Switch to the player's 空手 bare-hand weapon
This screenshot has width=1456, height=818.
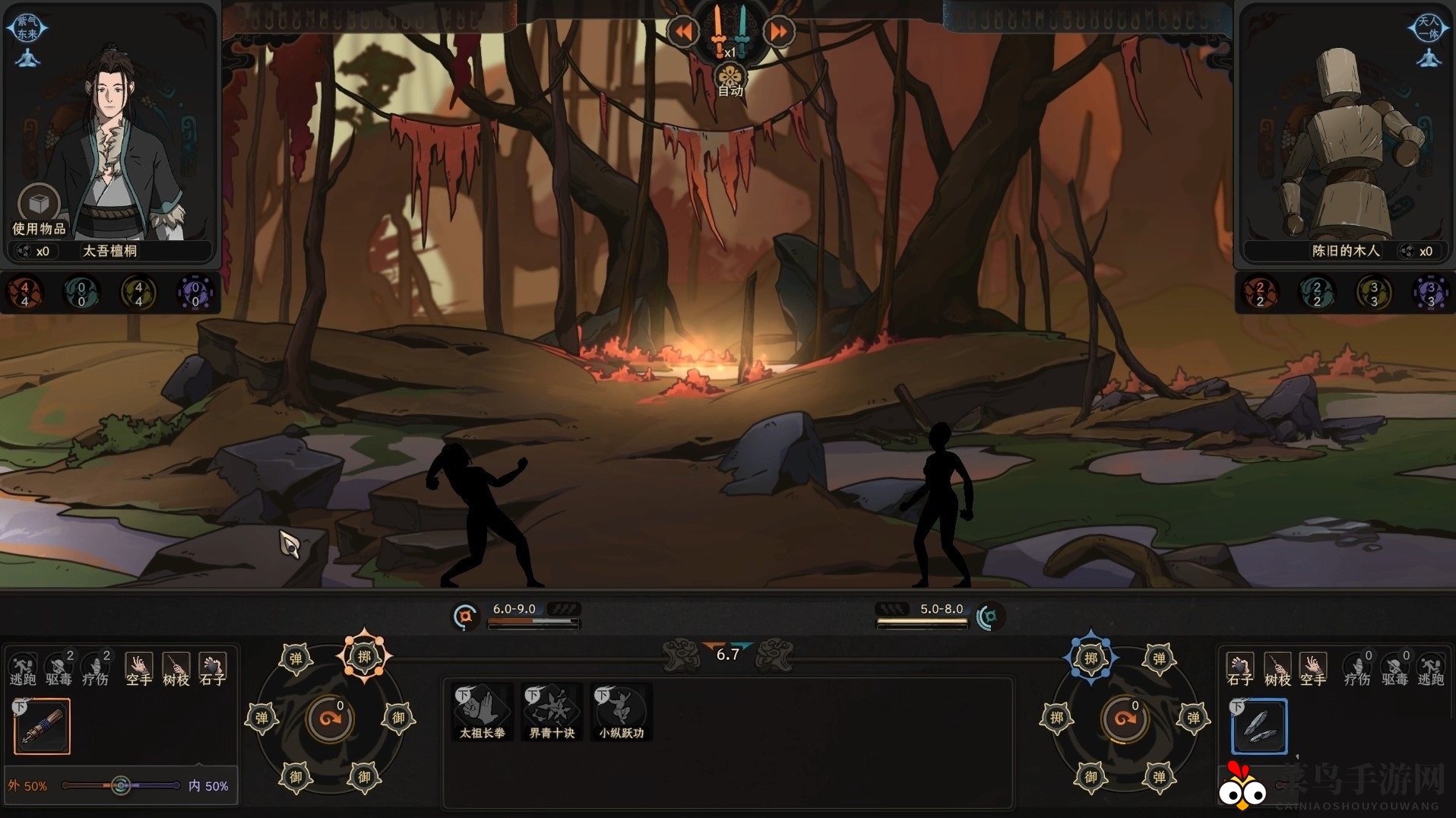[x=138, y=669]
